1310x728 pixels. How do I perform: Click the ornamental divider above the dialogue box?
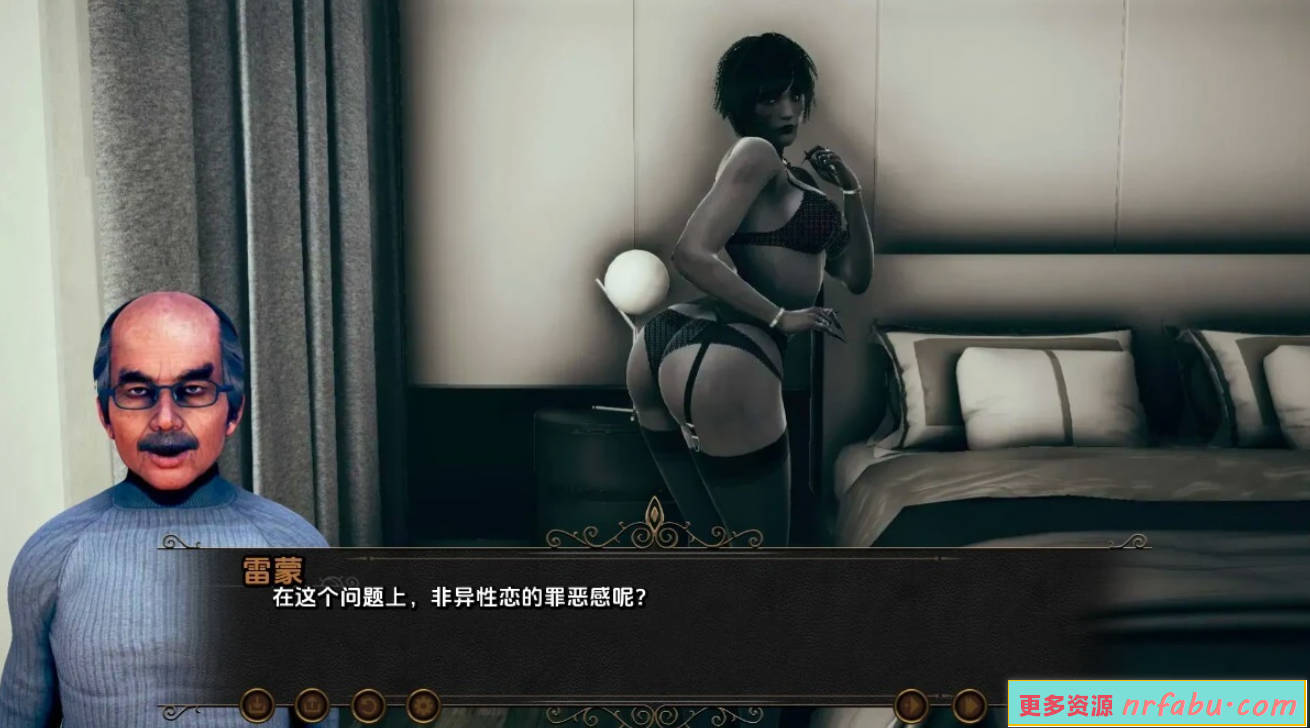[x=655, y=533]
